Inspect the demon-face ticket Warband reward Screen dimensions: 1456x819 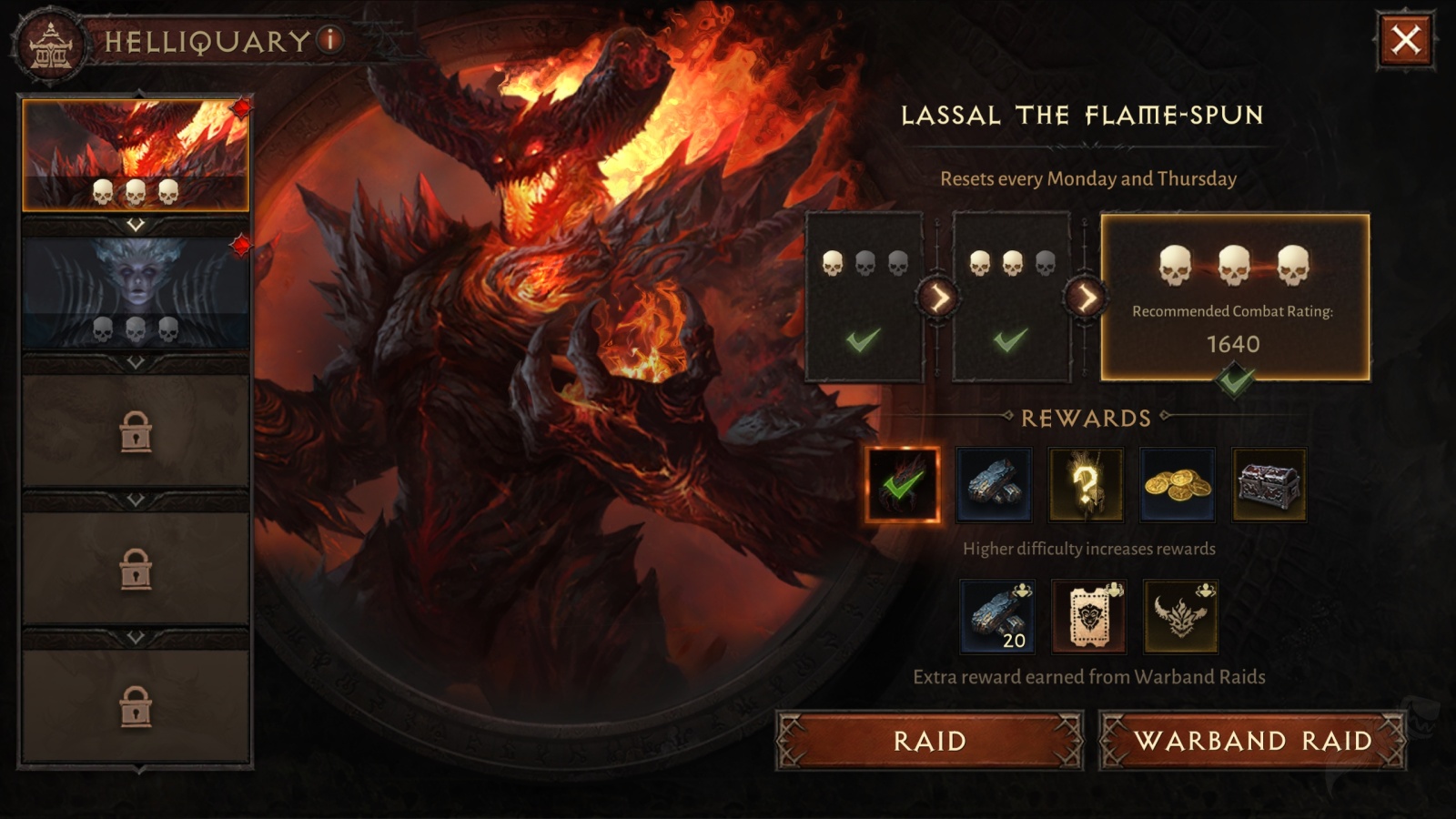point(1089,617)
